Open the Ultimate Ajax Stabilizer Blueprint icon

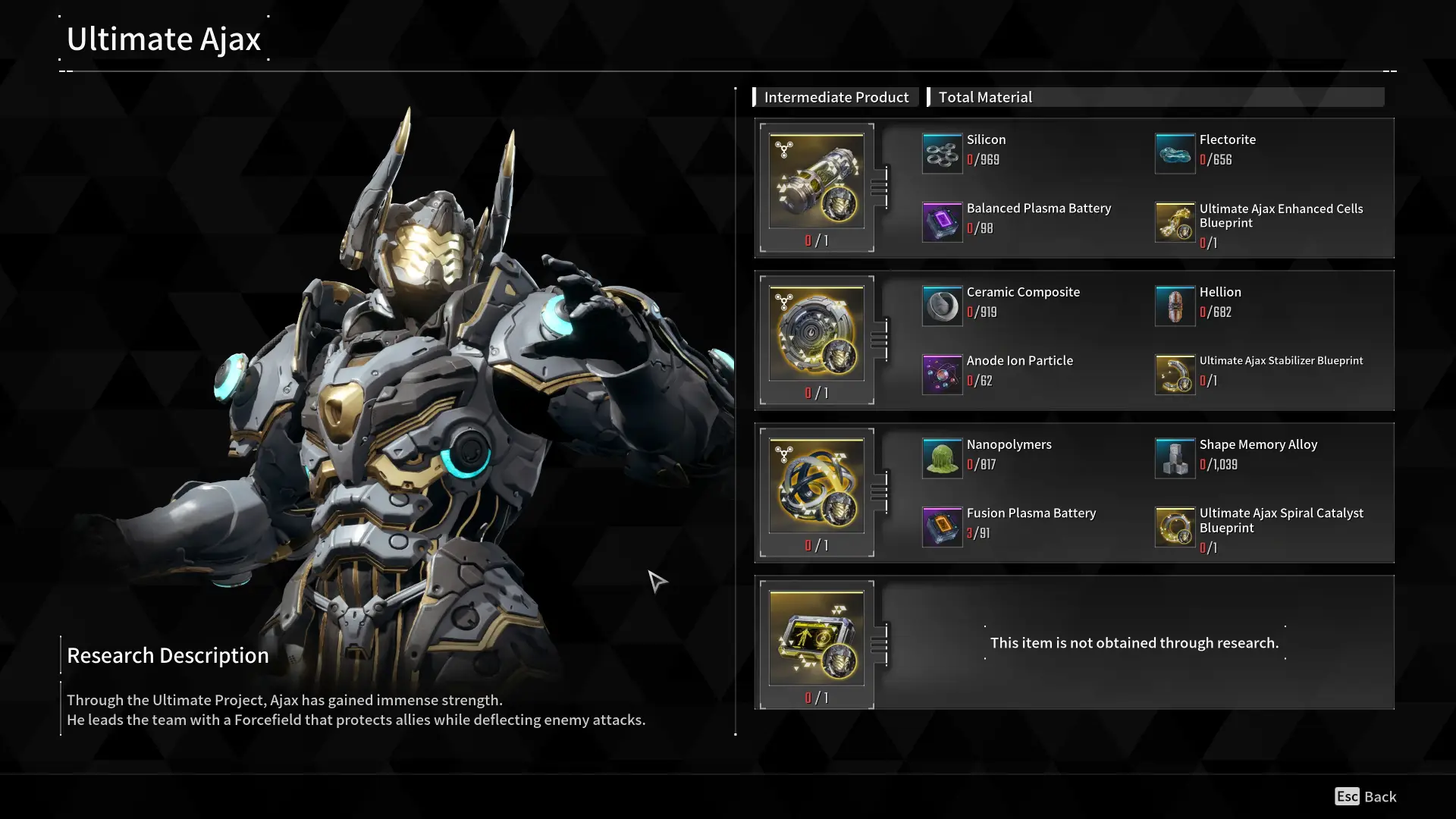click(1175, 375)
